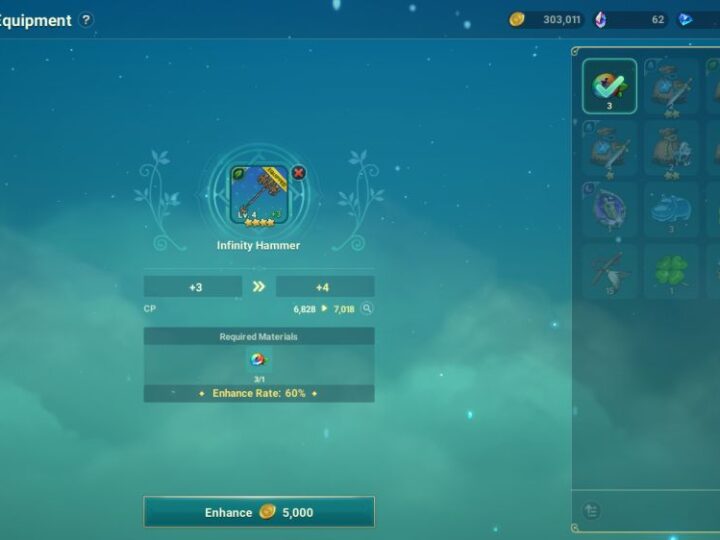Viewport: 720px width, 540px height.
Task: Tap the purple crystal currency icon
Action: 600,20
